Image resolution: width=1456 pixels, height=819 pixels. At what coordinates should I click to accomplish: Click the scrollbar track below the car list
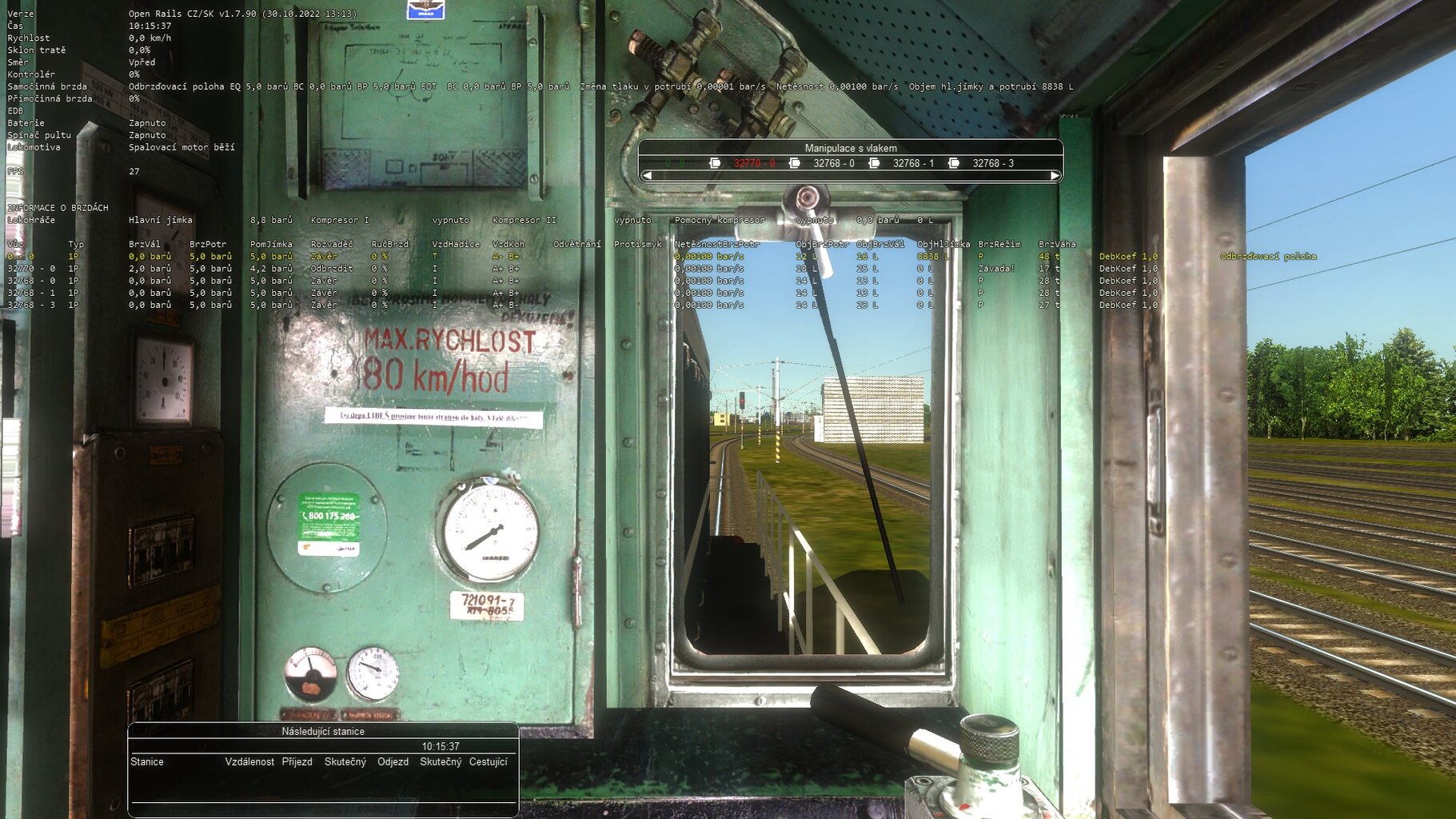click(x=852, y=174)
